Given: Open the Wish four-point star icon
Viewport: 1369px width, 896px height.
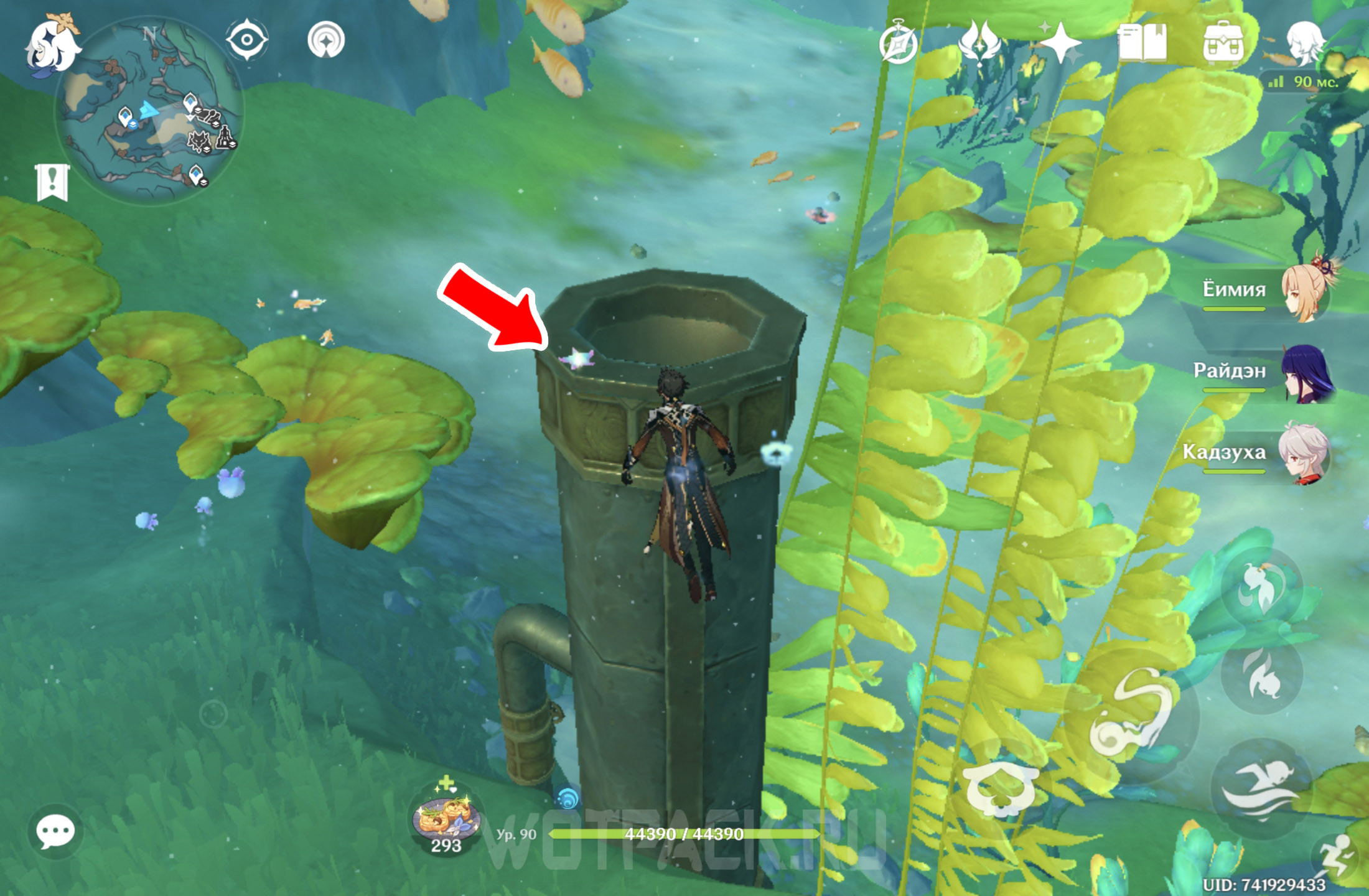Looking at the screenshot, I should tap(1060, 44).
